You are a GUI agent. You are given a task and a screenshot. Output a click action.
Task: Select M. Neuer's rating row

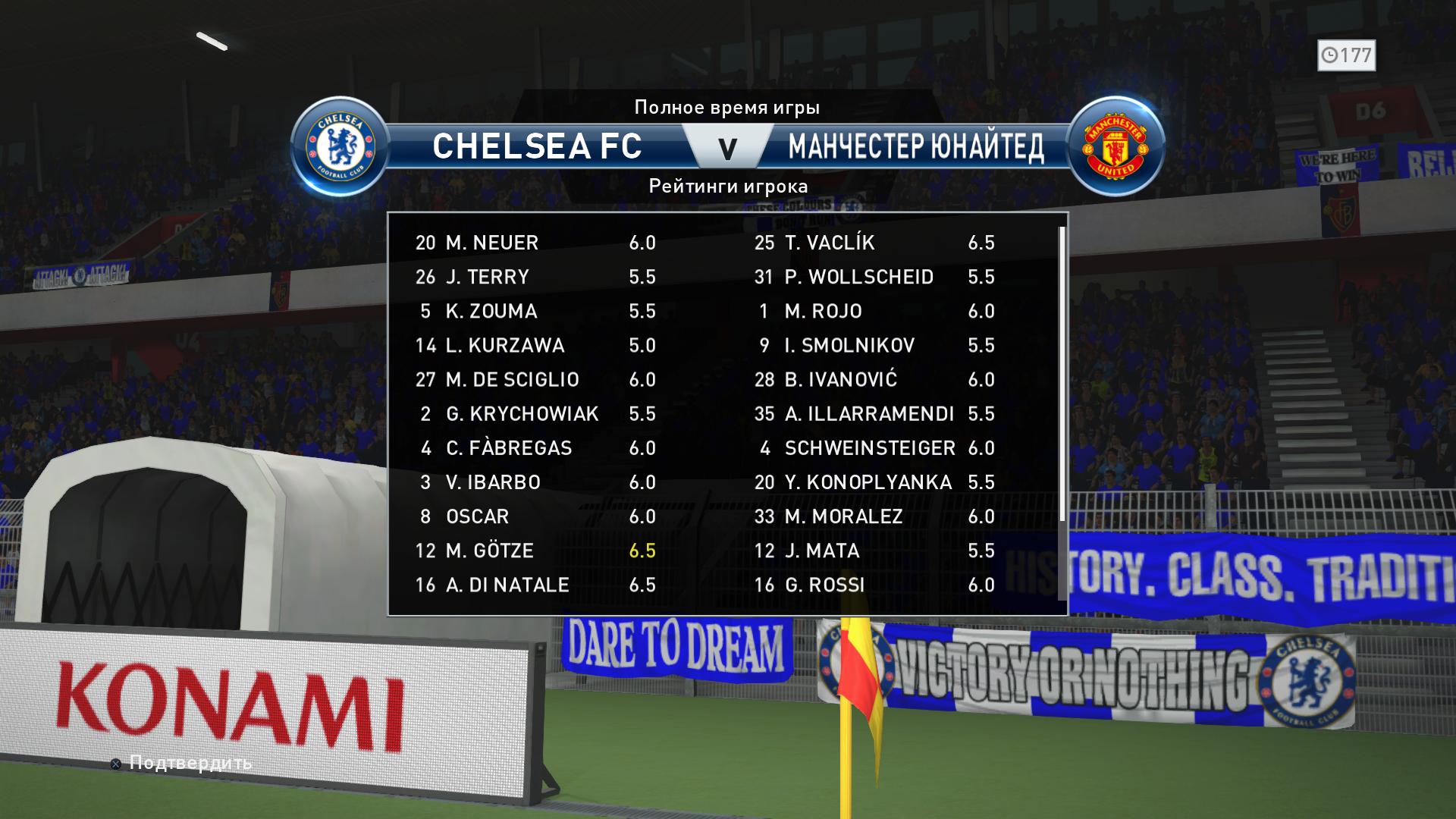point(535,243)
